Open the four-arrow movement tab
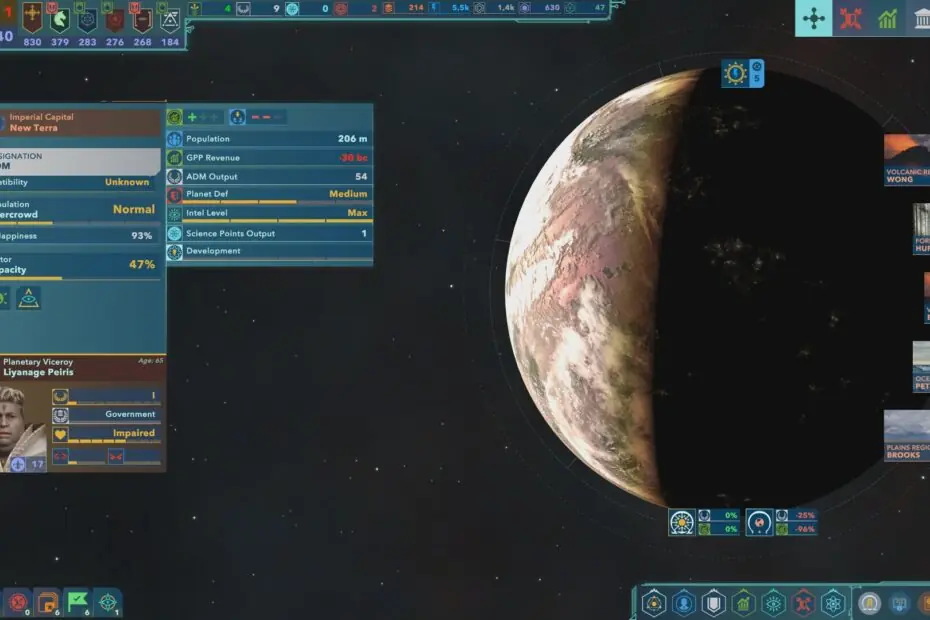The image size is (930, 620). click(813, 18)
